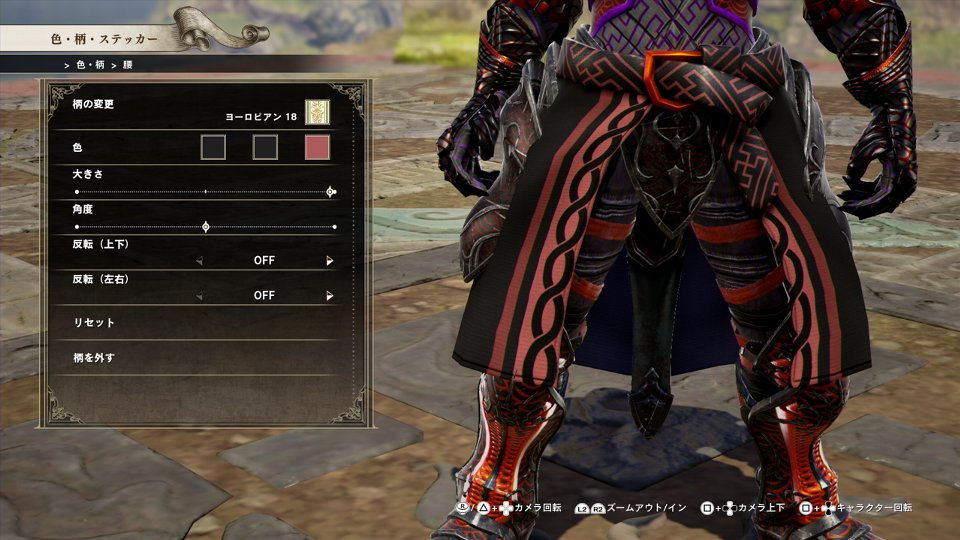Select the red color swatch
The height and width of the screenshot is (540, 960).
pos(317,148)
